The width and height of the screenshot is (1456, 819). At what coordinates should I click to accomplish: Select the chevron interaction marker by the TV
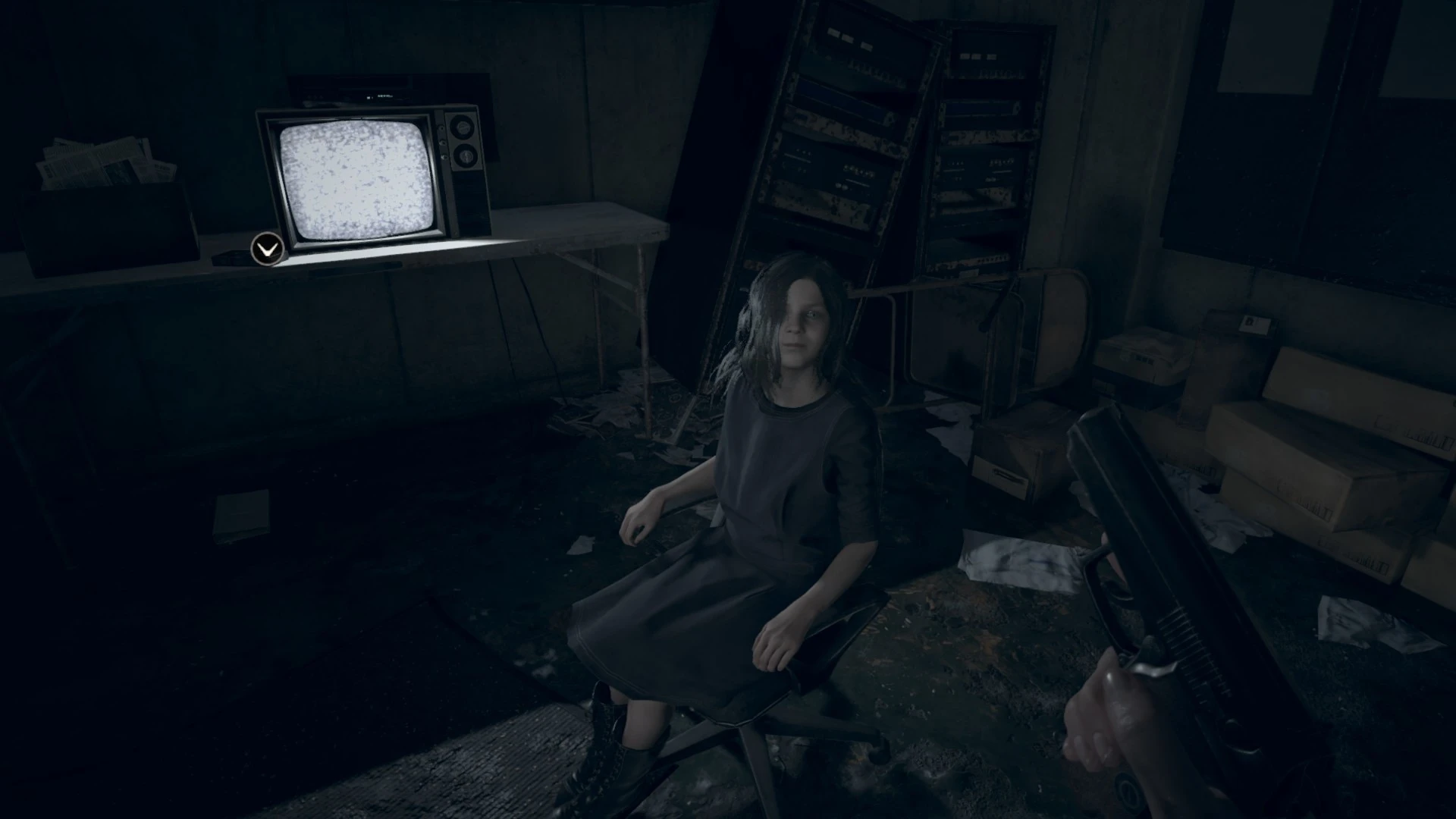pos(267,249)
